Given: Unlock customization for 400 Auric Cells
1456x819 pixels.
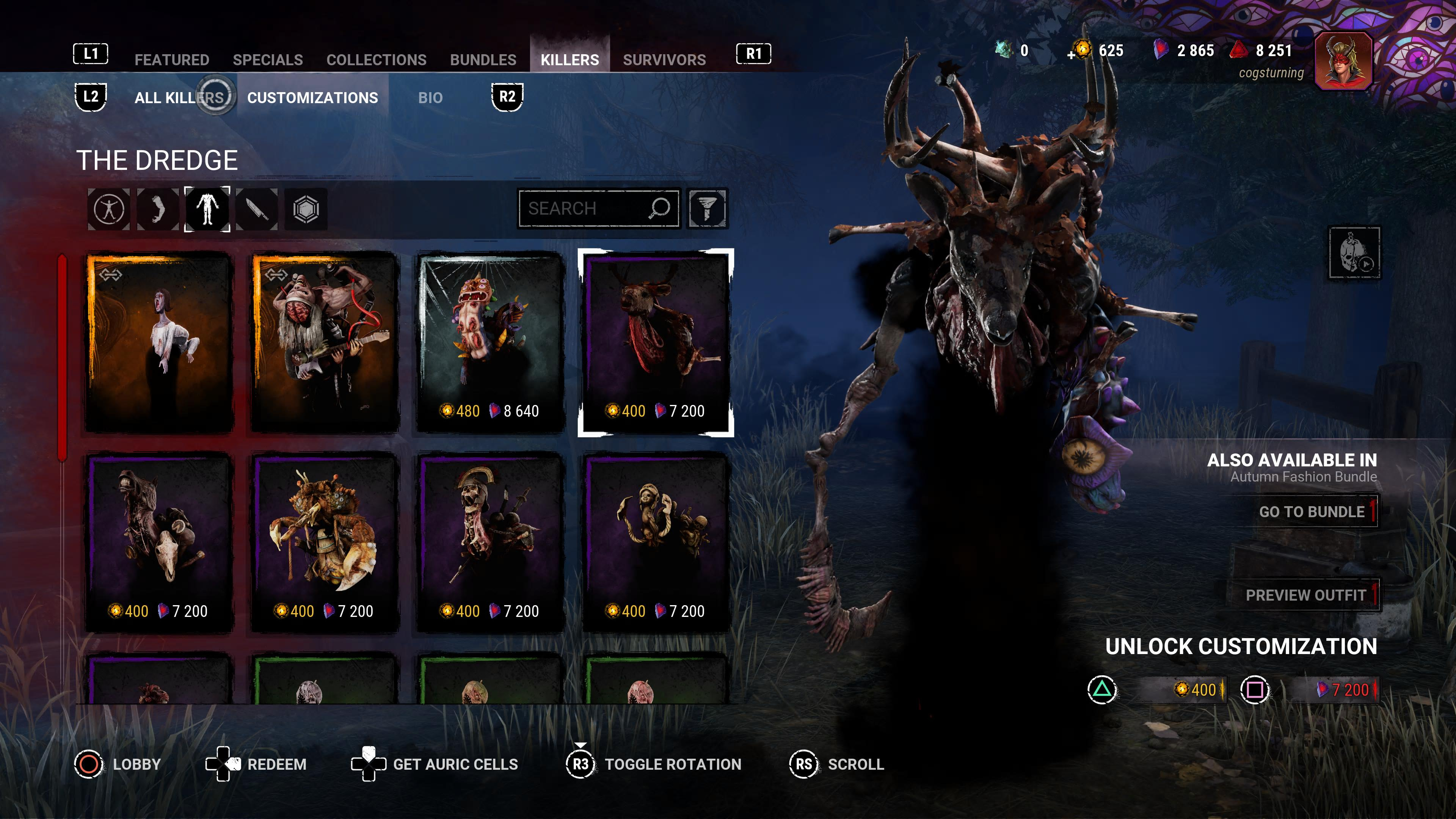Looking at the screenshot, I should tap(1196, 690).
